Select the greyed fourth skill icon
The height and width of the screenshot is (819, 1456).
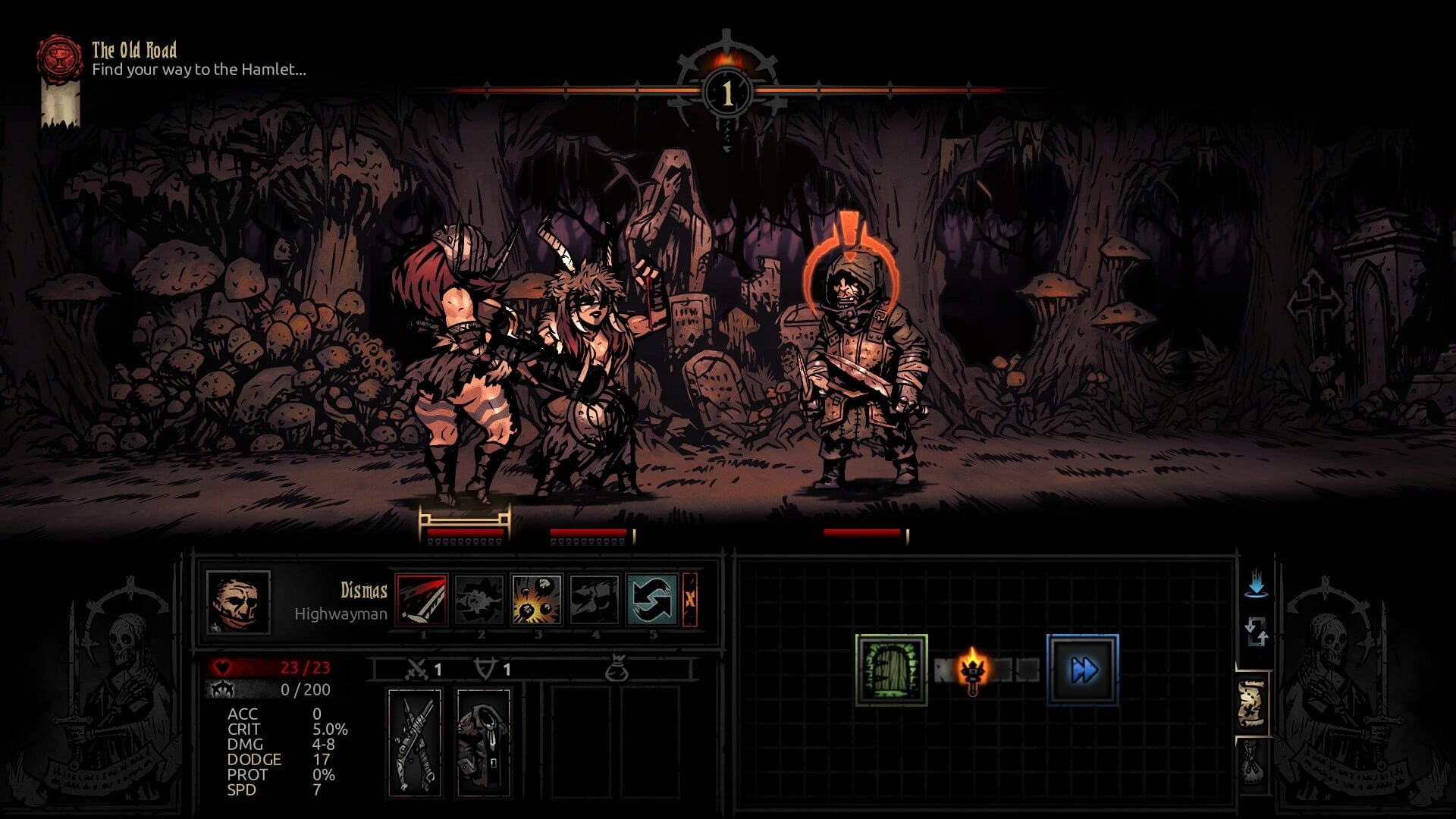coord(595,600)
